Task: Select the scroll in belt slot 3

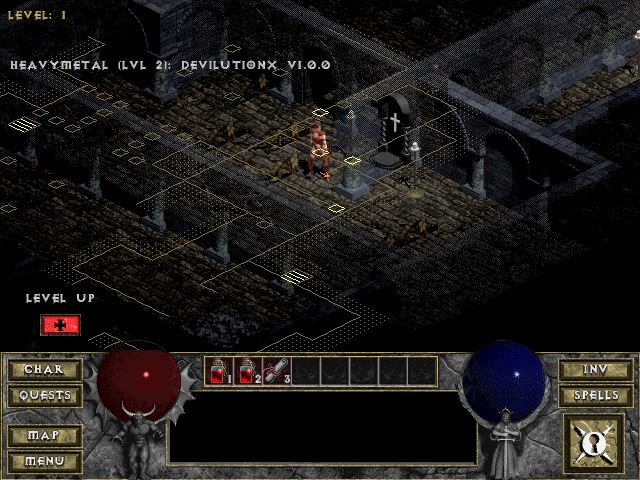Action: (x=277, y=371)
